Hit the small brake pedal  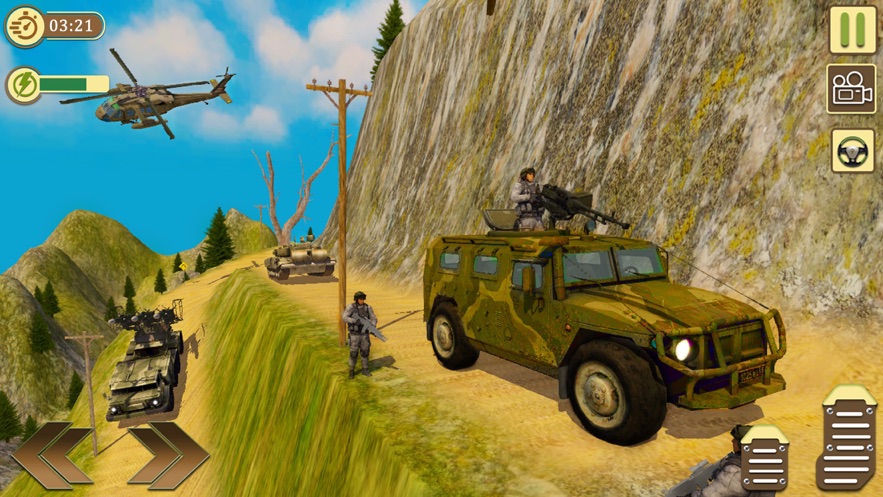[x=765, y=456]
